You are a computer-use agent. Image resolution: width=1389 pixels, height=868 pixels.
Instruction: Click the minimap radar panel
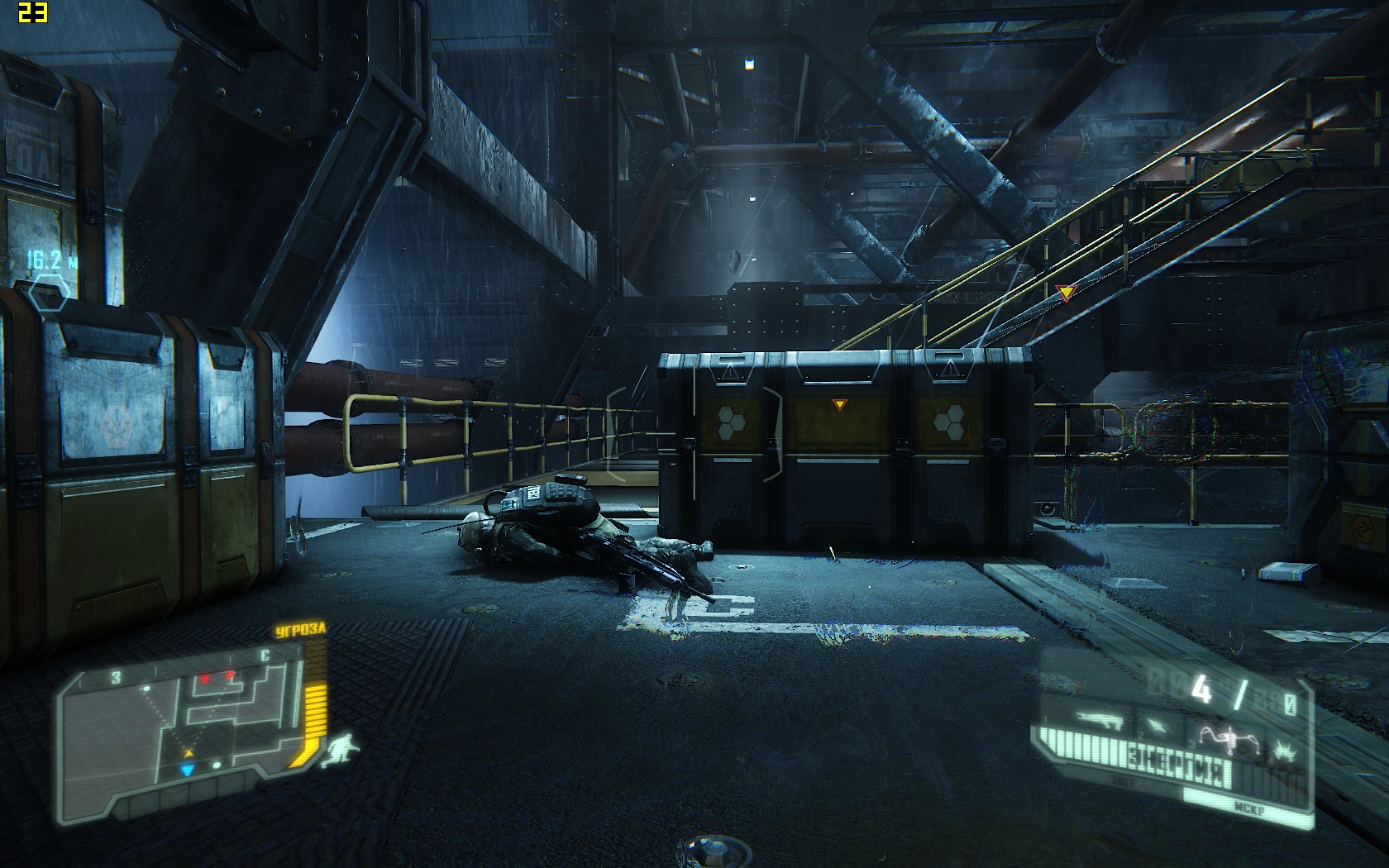(184, 721)
